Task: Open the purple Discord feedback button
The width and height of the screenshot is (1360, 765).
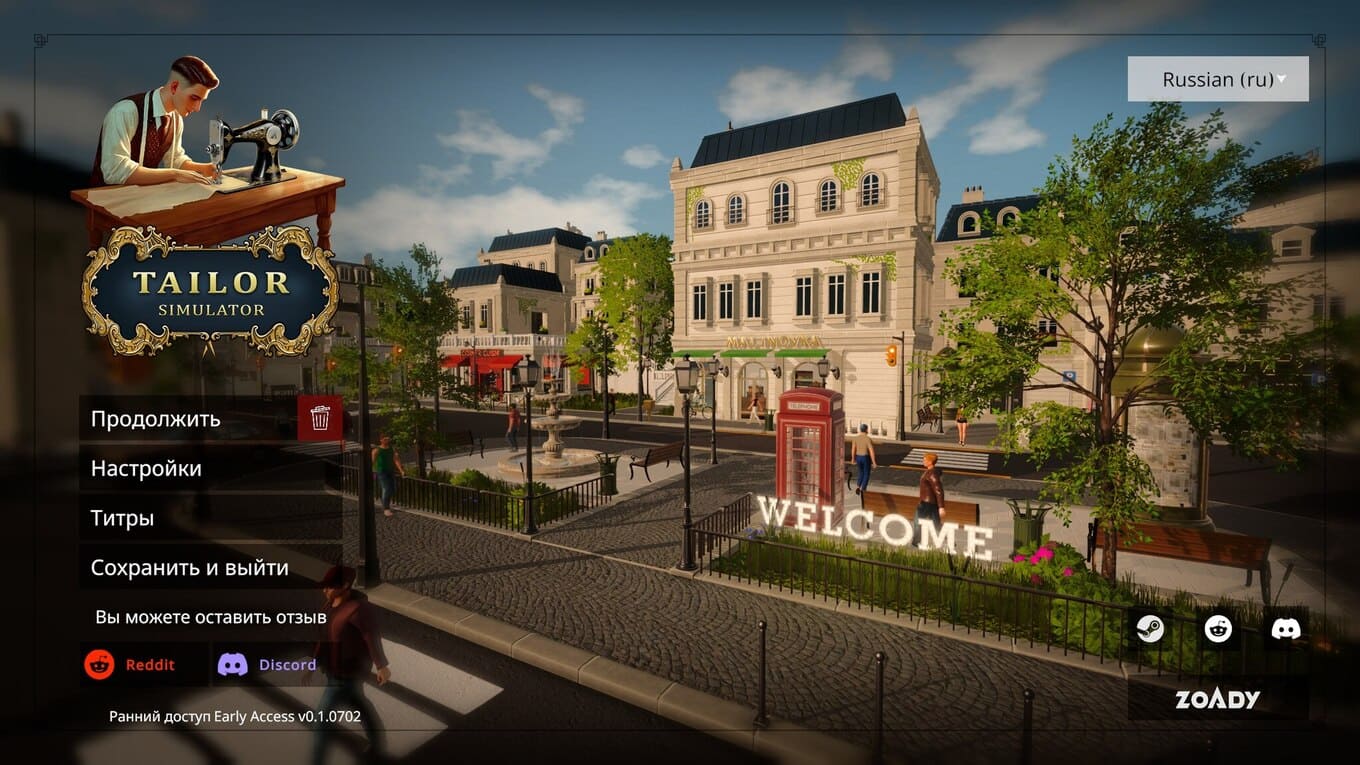Action: (268, 665)
